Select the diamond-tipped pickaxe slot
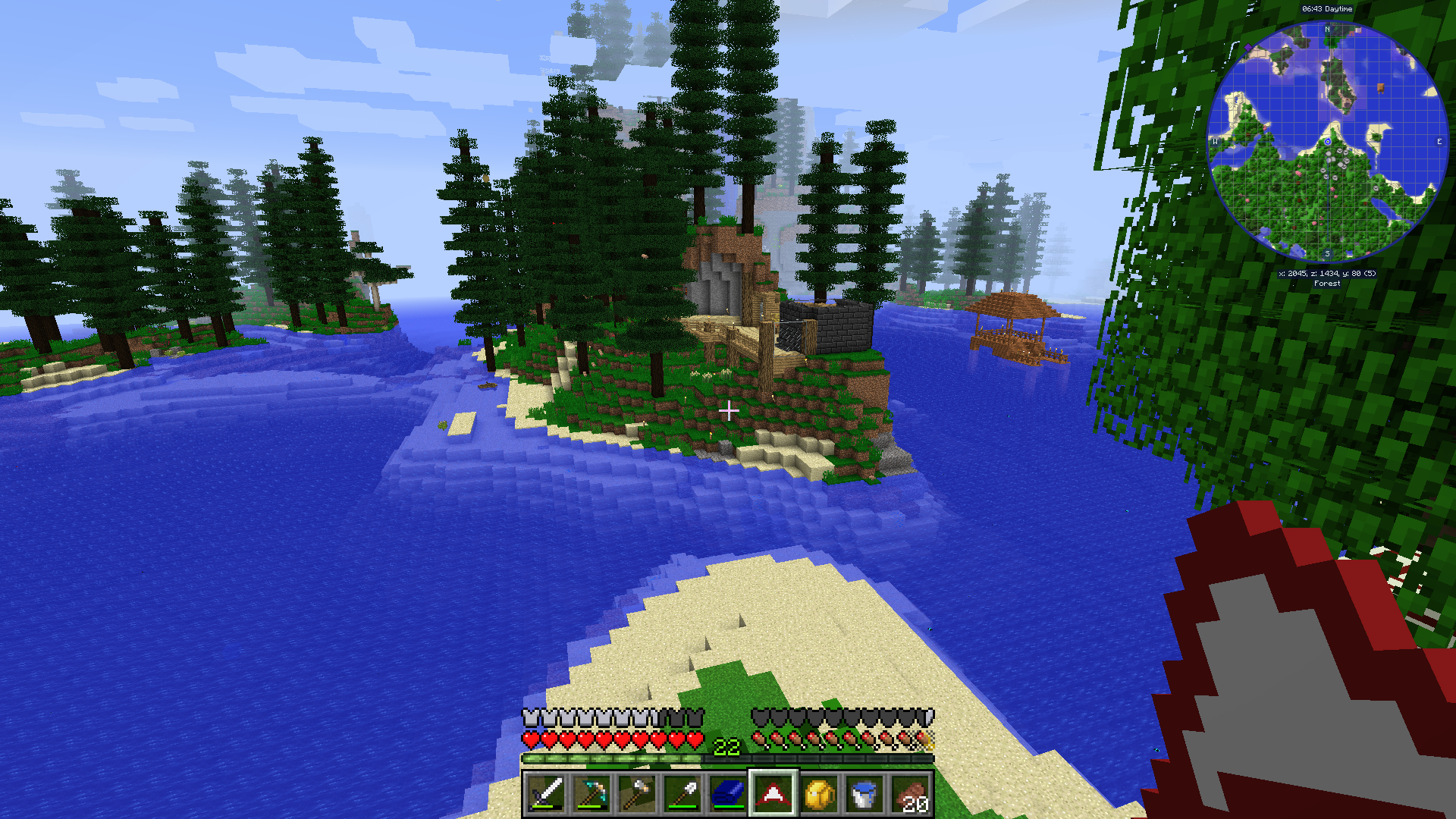Image resolution: width=1456 pixels, height=819 pixels. (591, 794)
